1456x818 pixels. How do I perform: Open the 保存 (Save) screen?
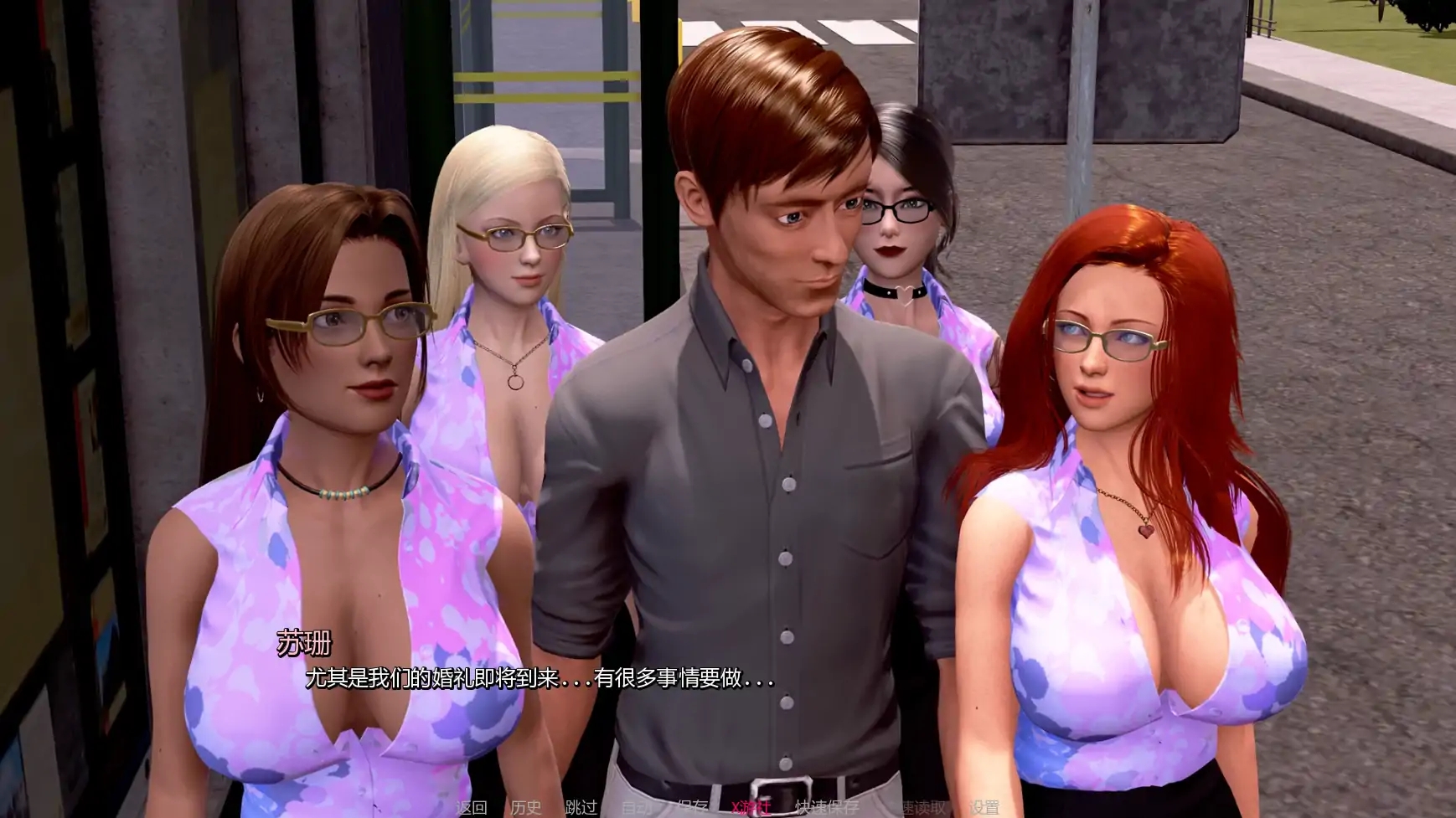pyautogui.click(x=692, y=807)
